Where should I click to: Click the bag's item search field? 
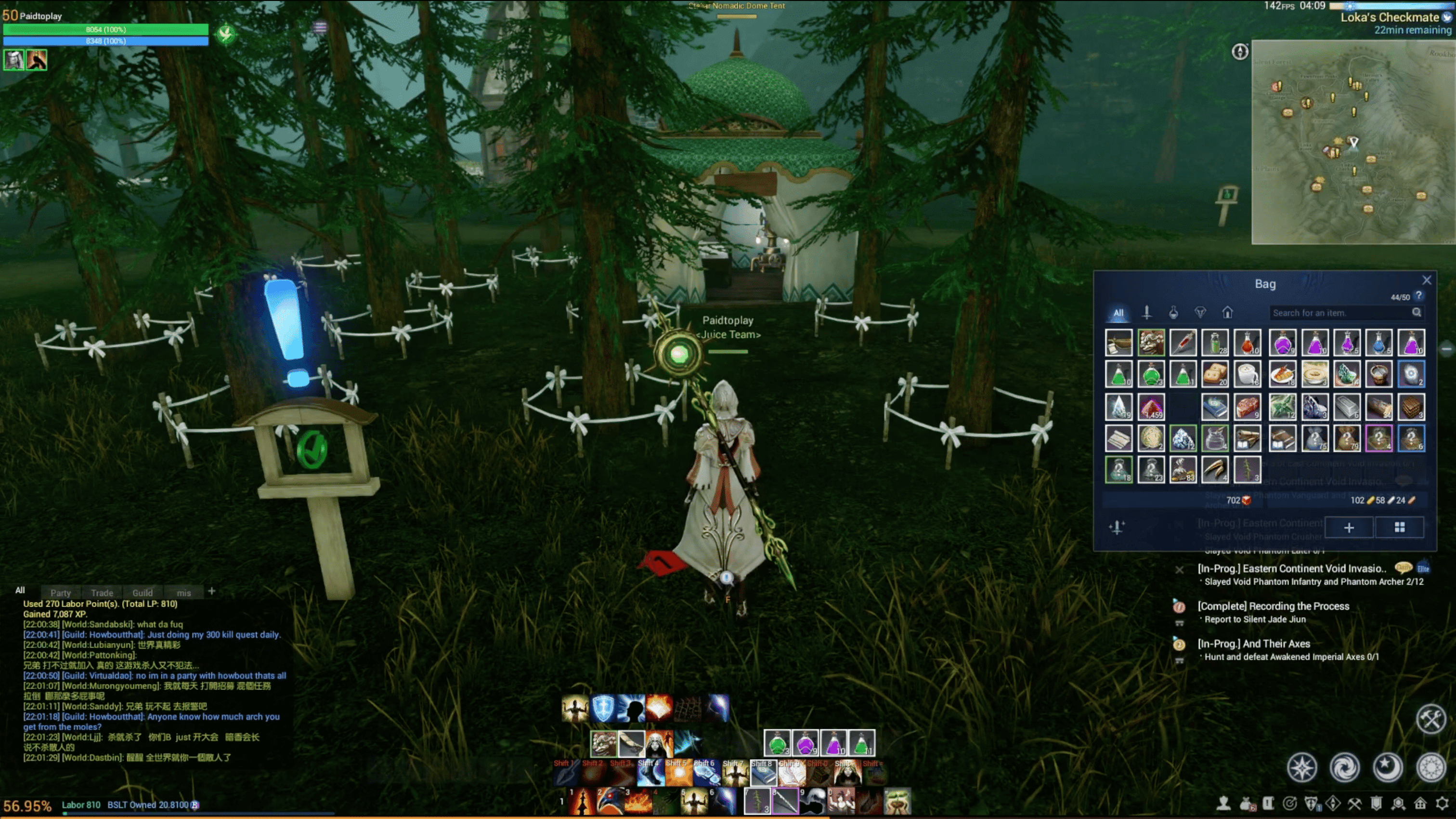click(1339, 313)
